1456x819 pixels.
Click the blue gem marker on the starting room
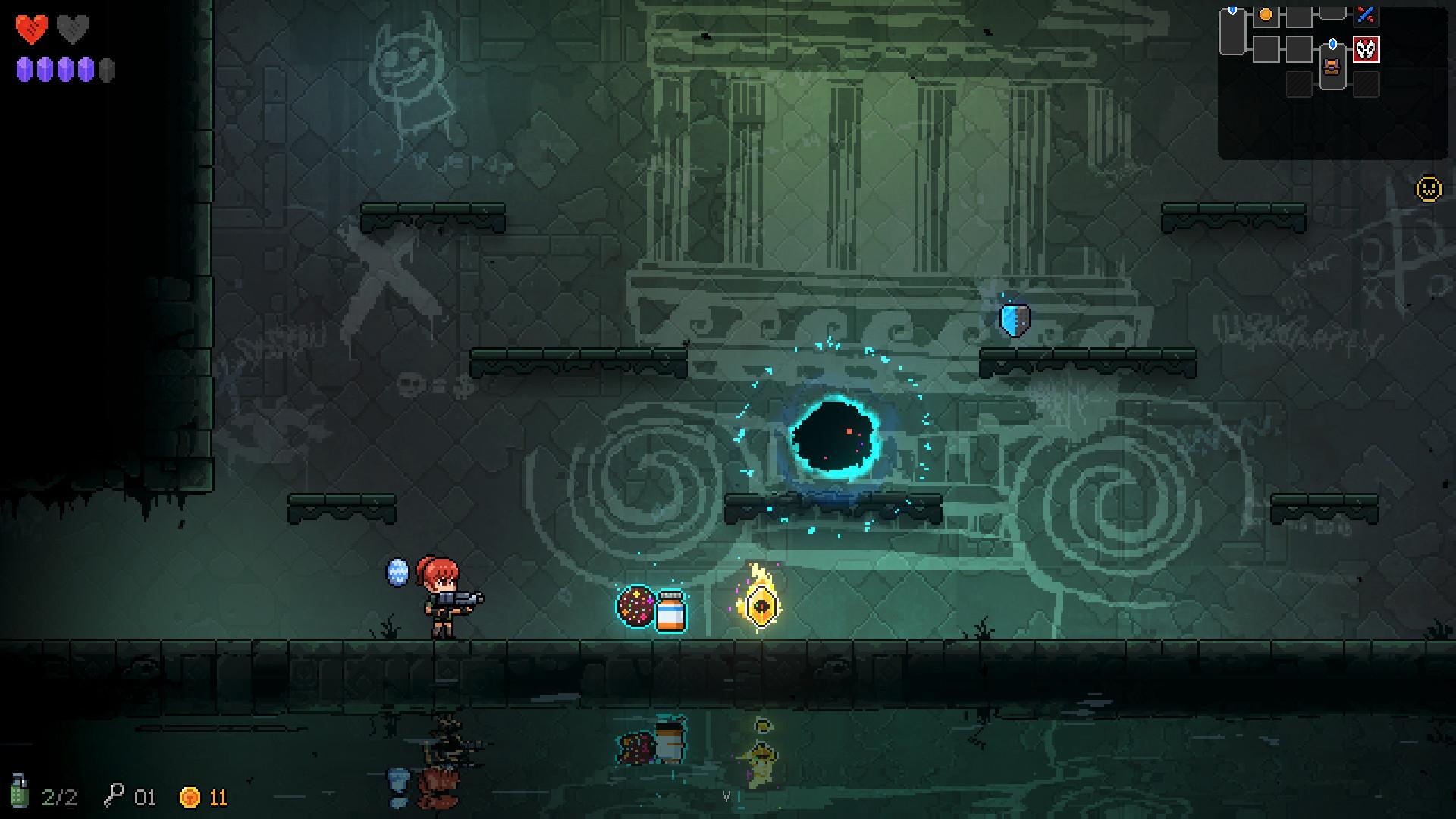[x=1232, y=10]
